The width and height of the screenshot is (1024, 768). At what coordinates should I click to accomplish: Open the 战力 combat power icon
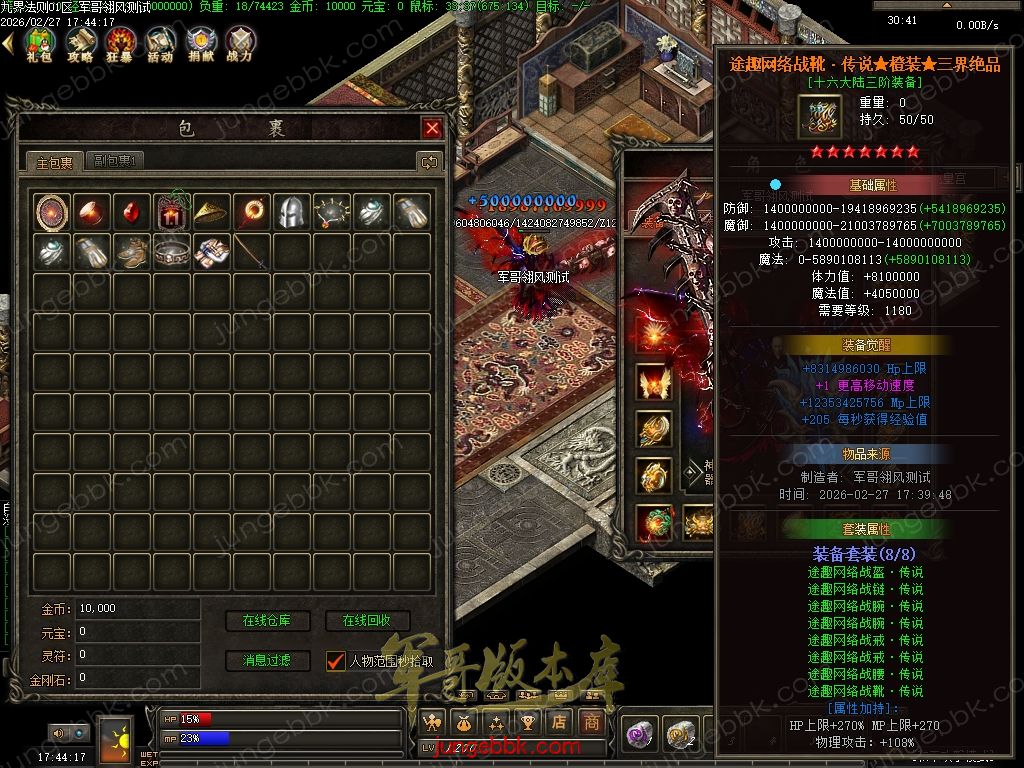coord(240,42)
